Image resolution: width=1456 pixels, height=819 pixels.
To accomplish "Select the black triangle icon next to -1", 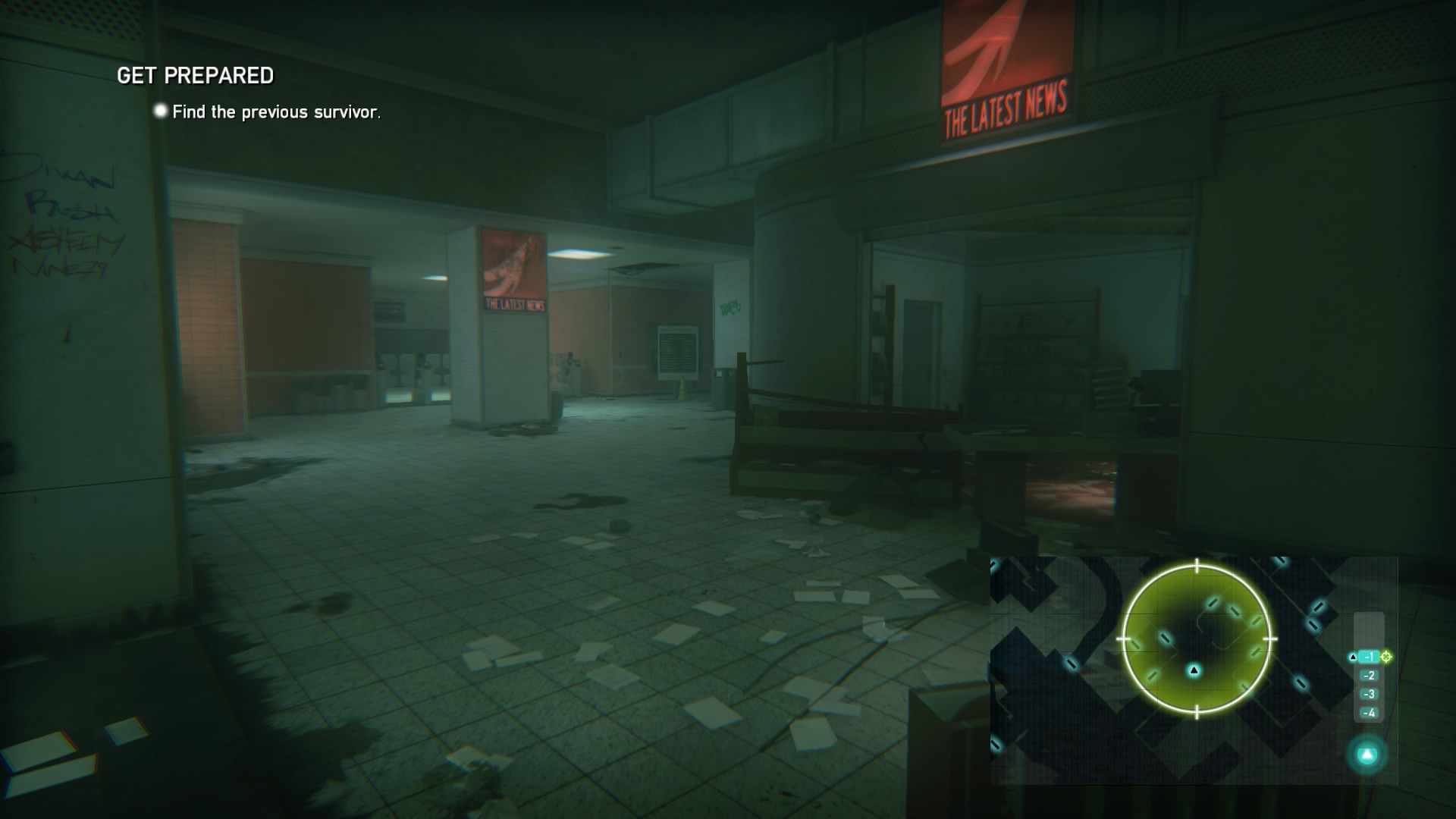I will (x=1354, y=657).
